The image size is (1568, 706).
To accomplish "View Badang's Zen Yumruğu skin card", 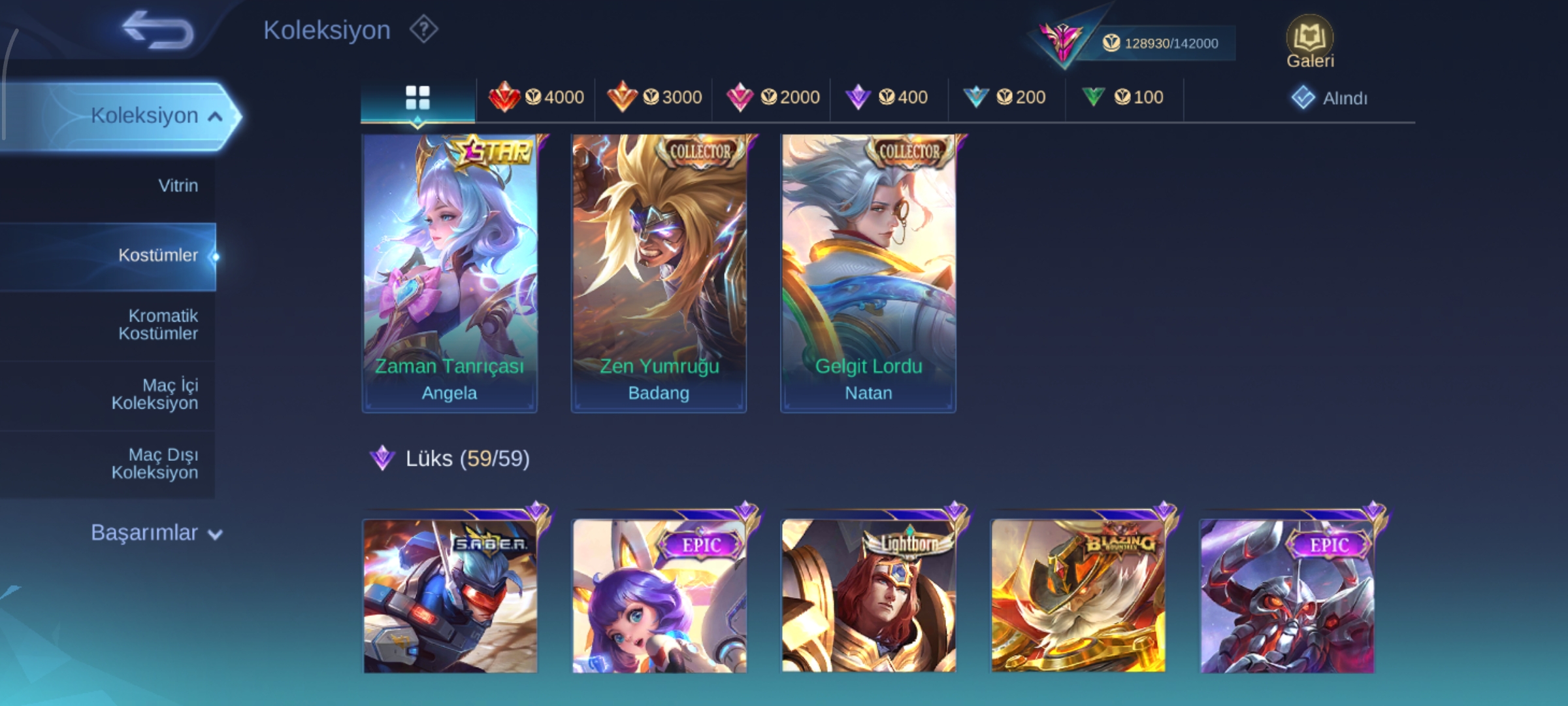I will 659,273.
